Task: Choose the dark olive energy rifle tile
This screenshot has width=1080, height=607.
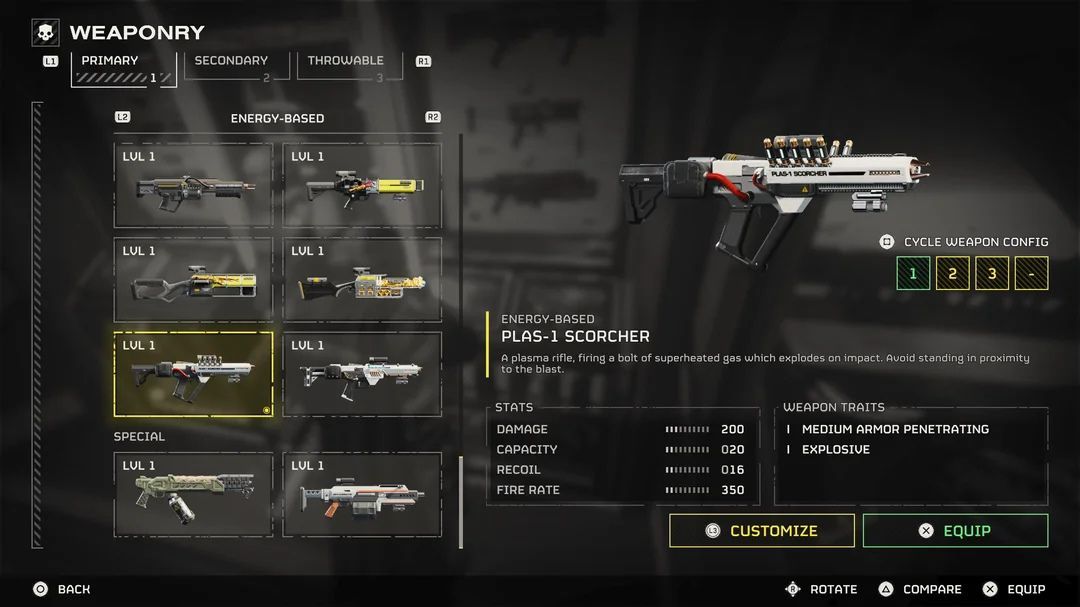Action: pyautogui.click(x=193, y=185)
